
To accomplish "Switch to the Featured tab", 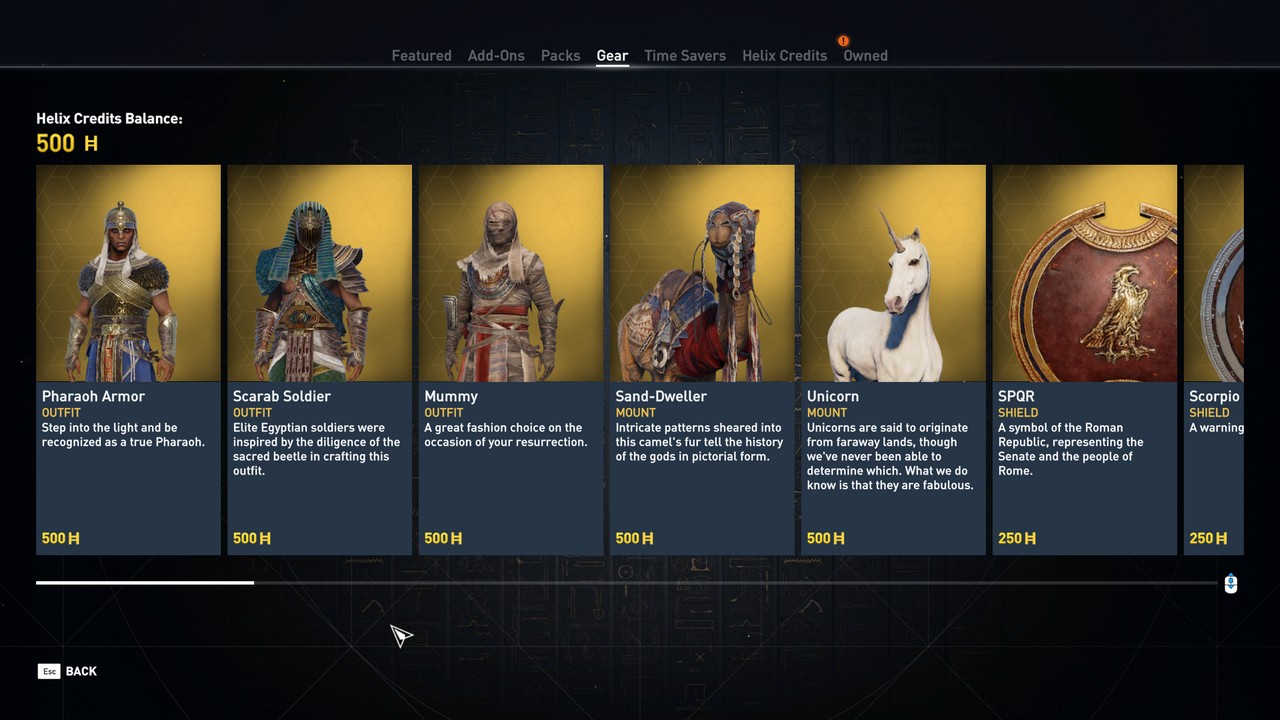I will 421,56.
